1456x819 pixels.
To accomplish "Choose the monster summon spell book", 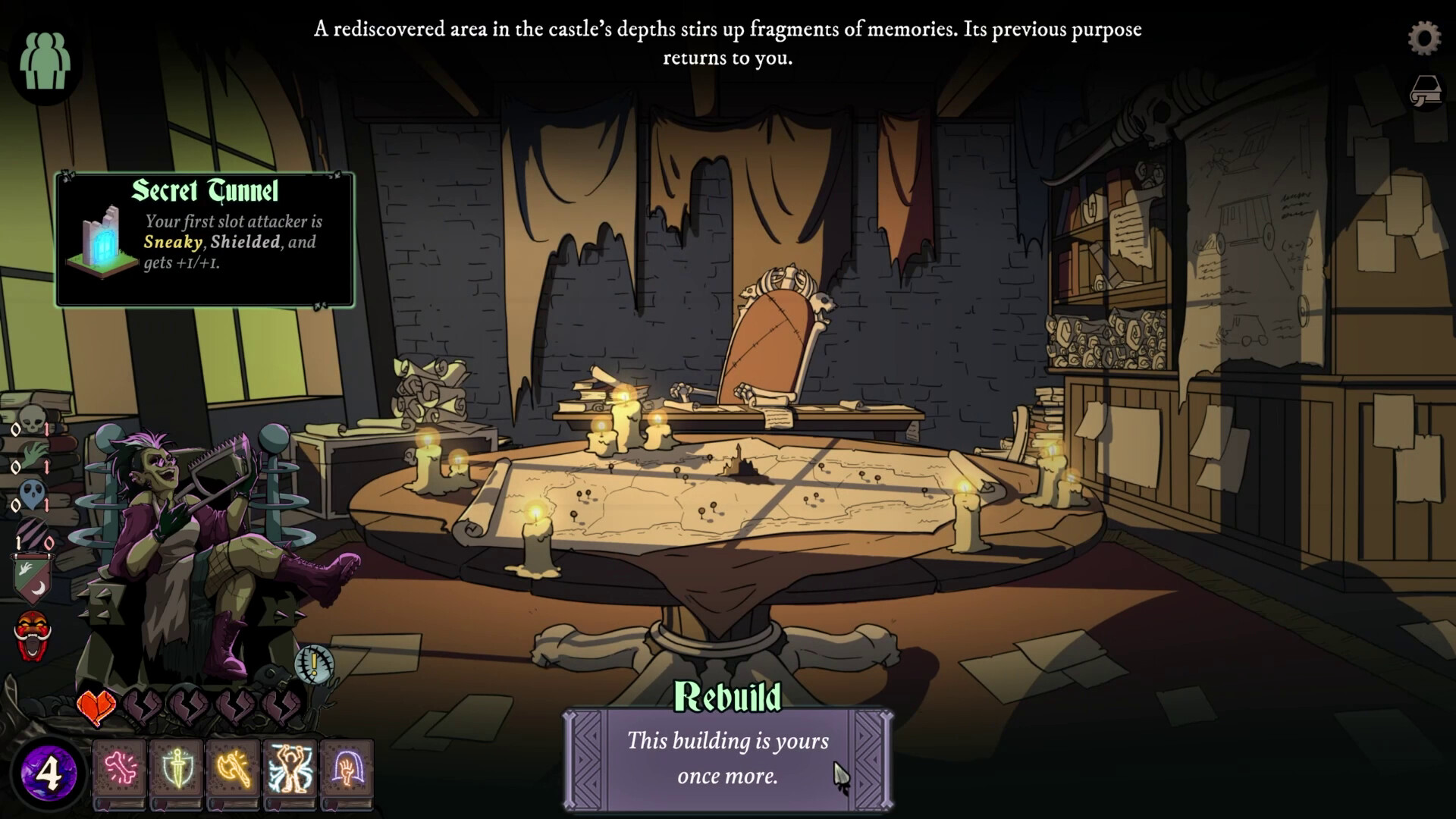I will coord(290,768).
